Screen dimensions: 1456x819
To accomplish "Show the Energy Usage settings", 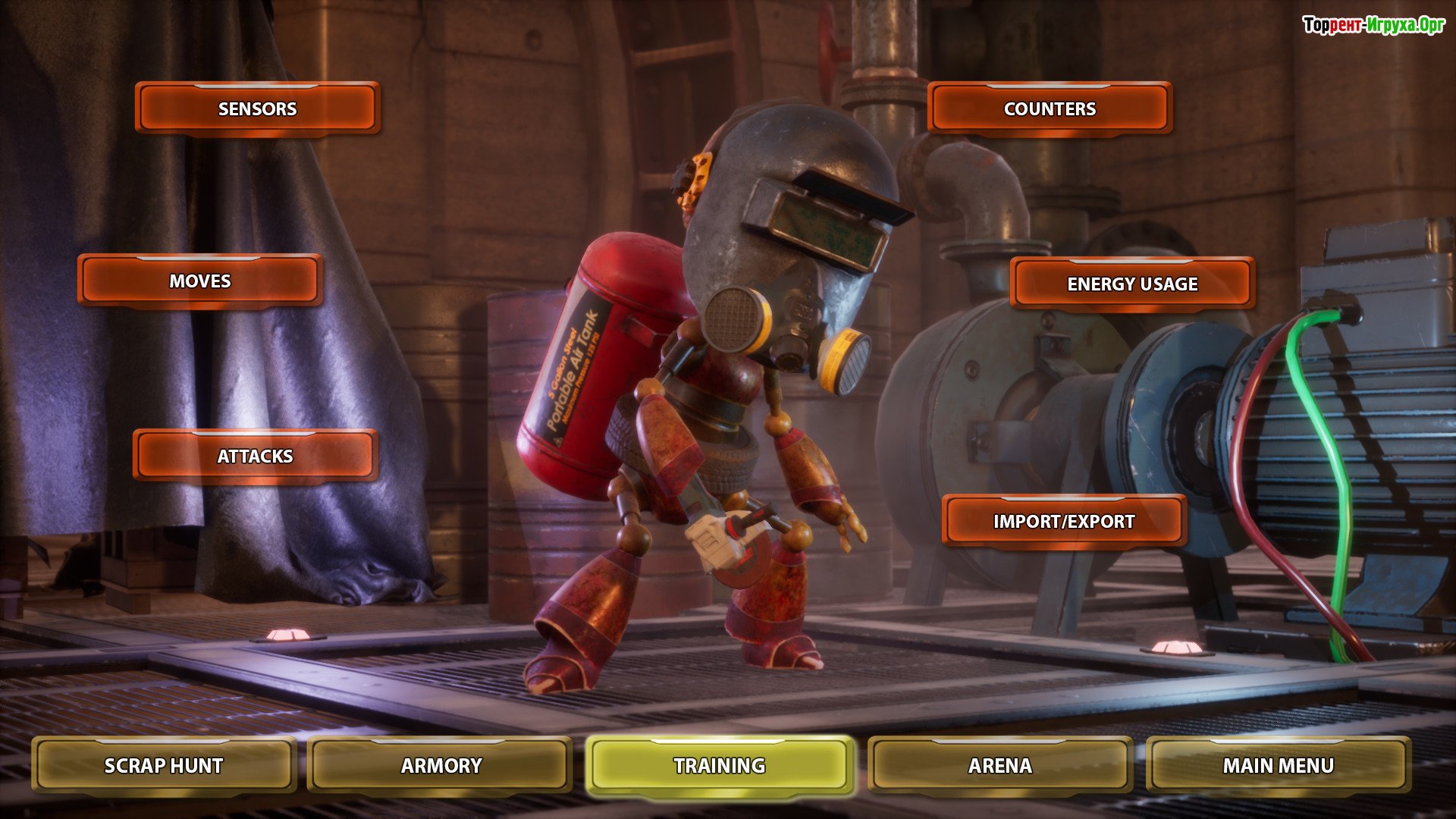I will [1132, 284].
